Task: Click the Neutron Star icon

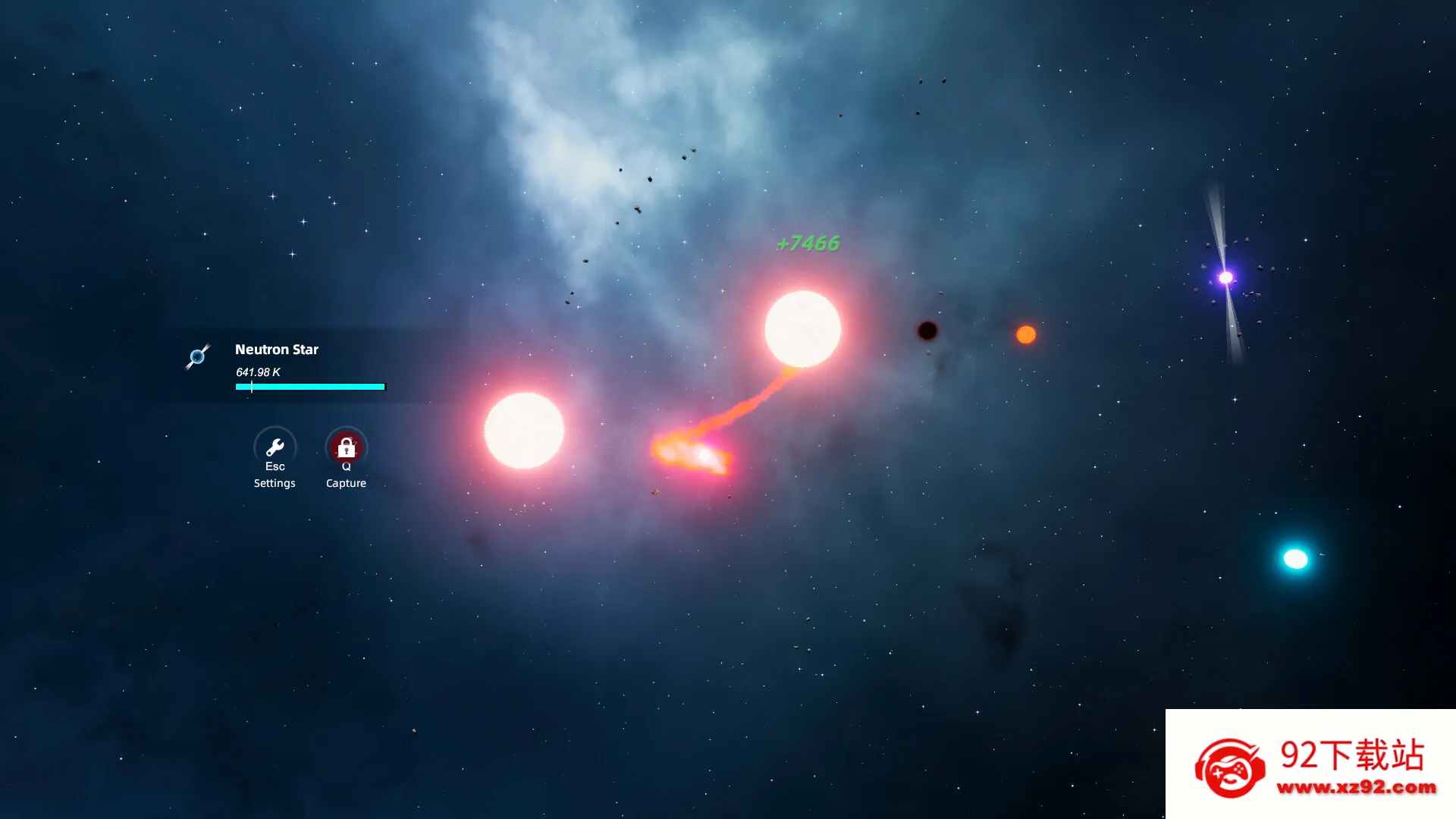Action: [197, 356]
